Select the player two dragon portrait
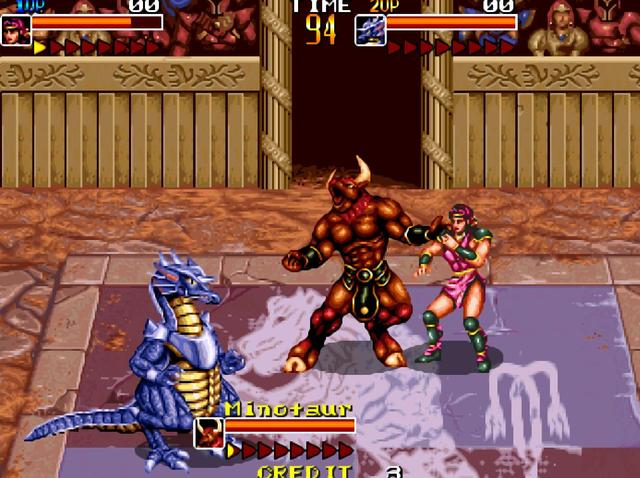Screen dimensions: 640x478 click(x=370, y=30)
